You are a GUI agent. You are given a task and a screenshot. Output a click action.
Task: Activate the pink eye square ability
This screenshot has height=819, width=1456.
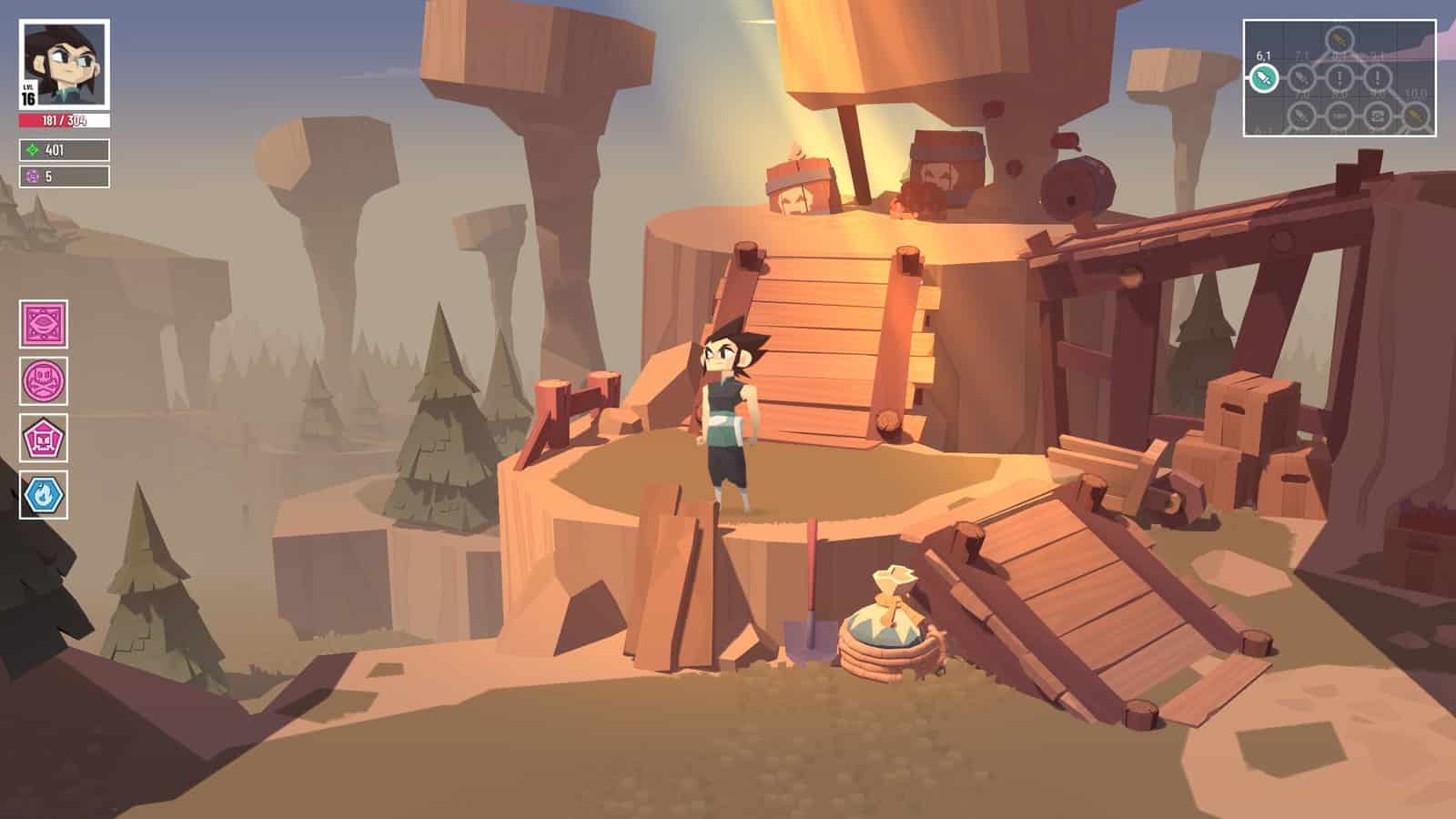(44, 324)
